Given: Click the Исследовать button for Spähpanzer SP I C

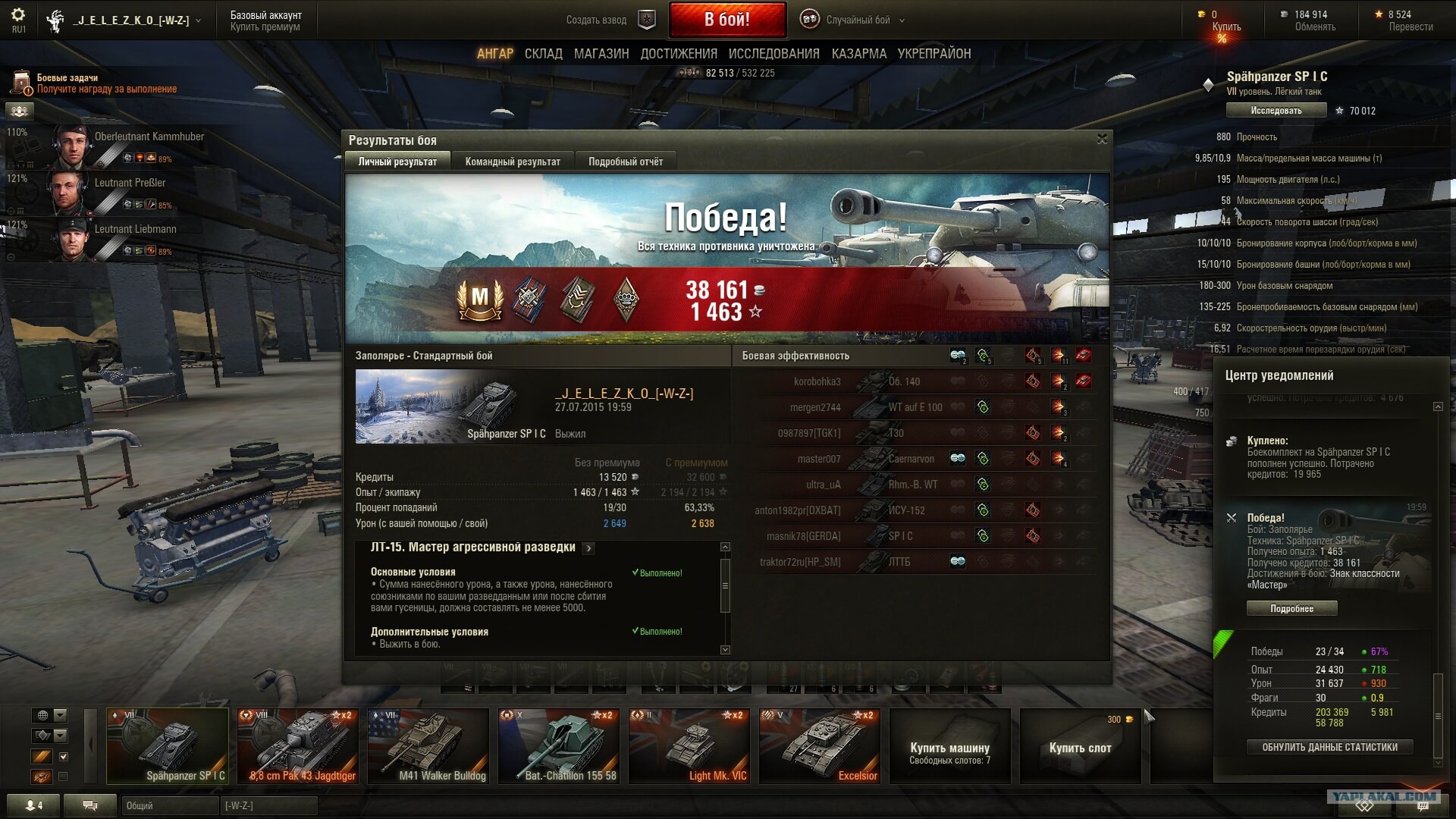Looking at the screenshot, I should (1276, 111).
